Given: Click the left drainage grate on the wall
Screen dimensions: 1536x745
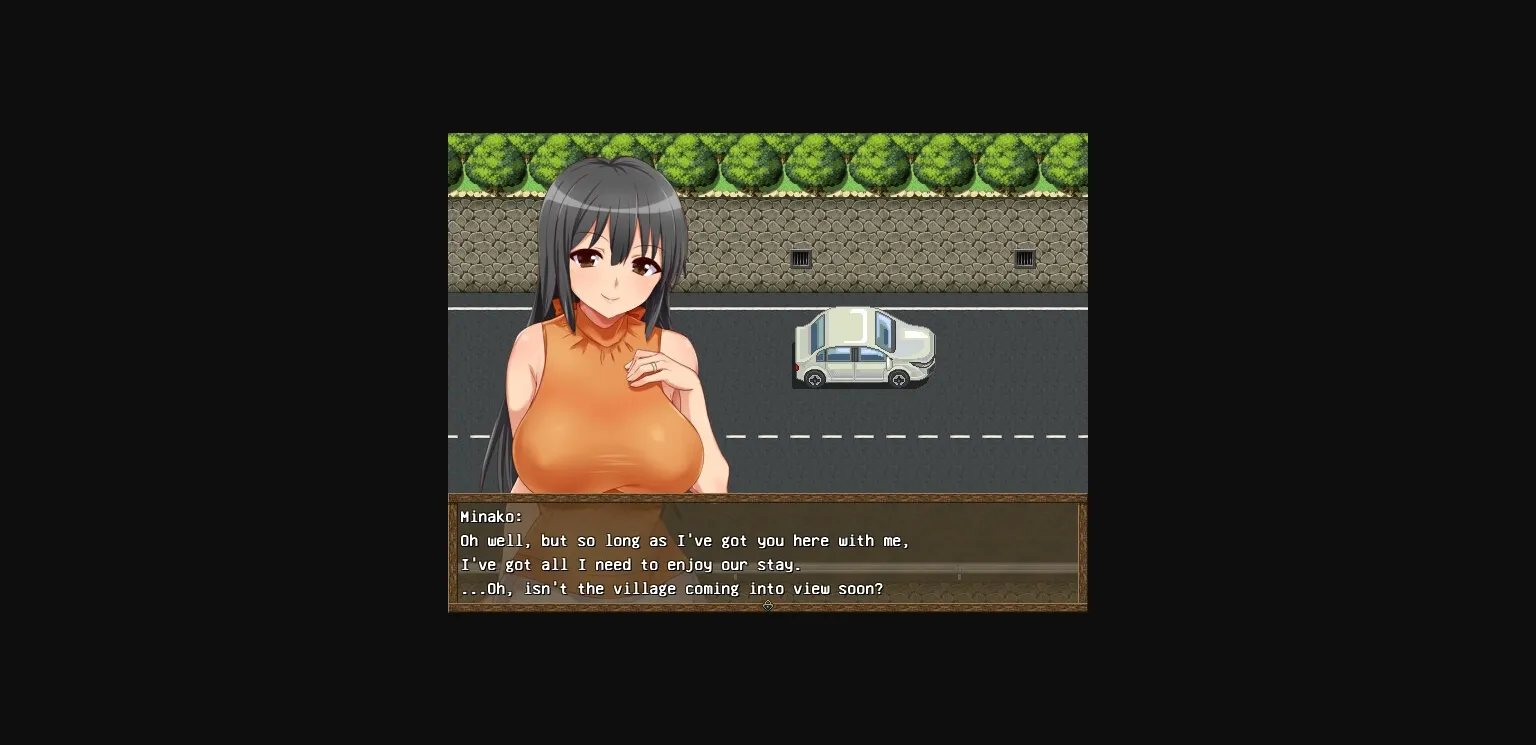Looking at the screenshot, I should click(x=803, y=258).
